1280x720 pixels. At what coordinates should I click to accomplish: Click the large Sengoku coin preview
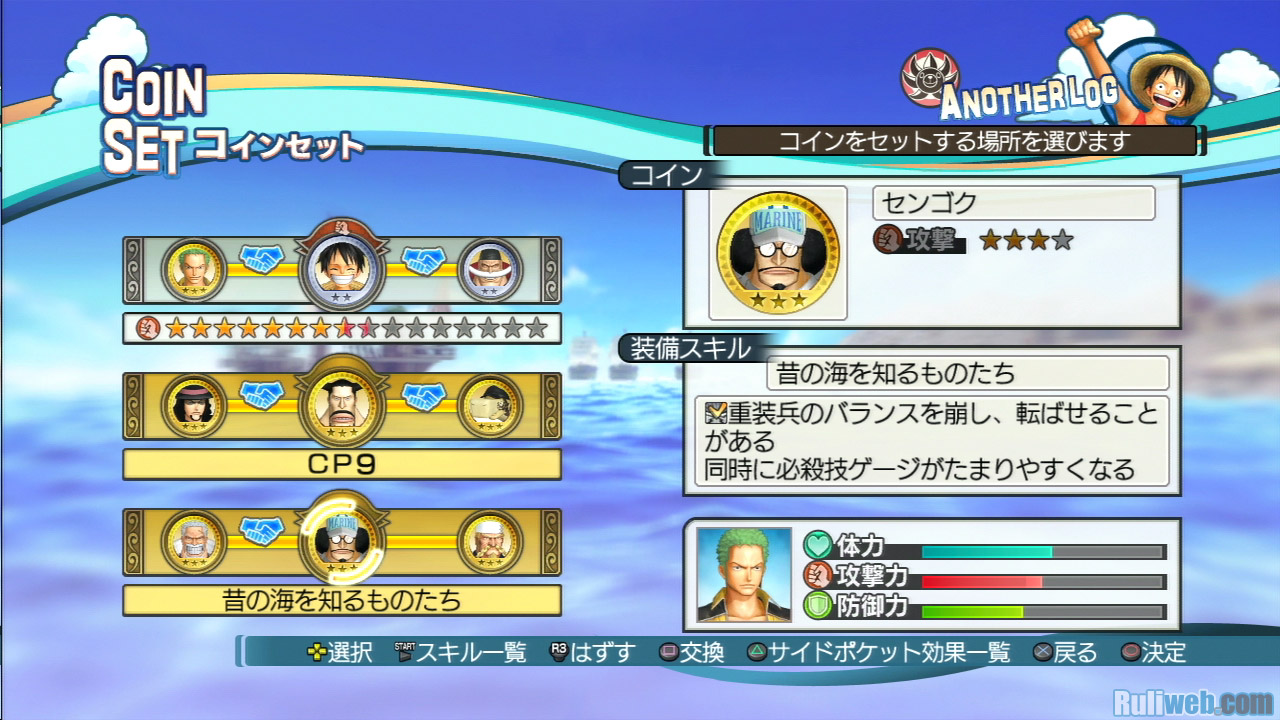pos(778,253)
